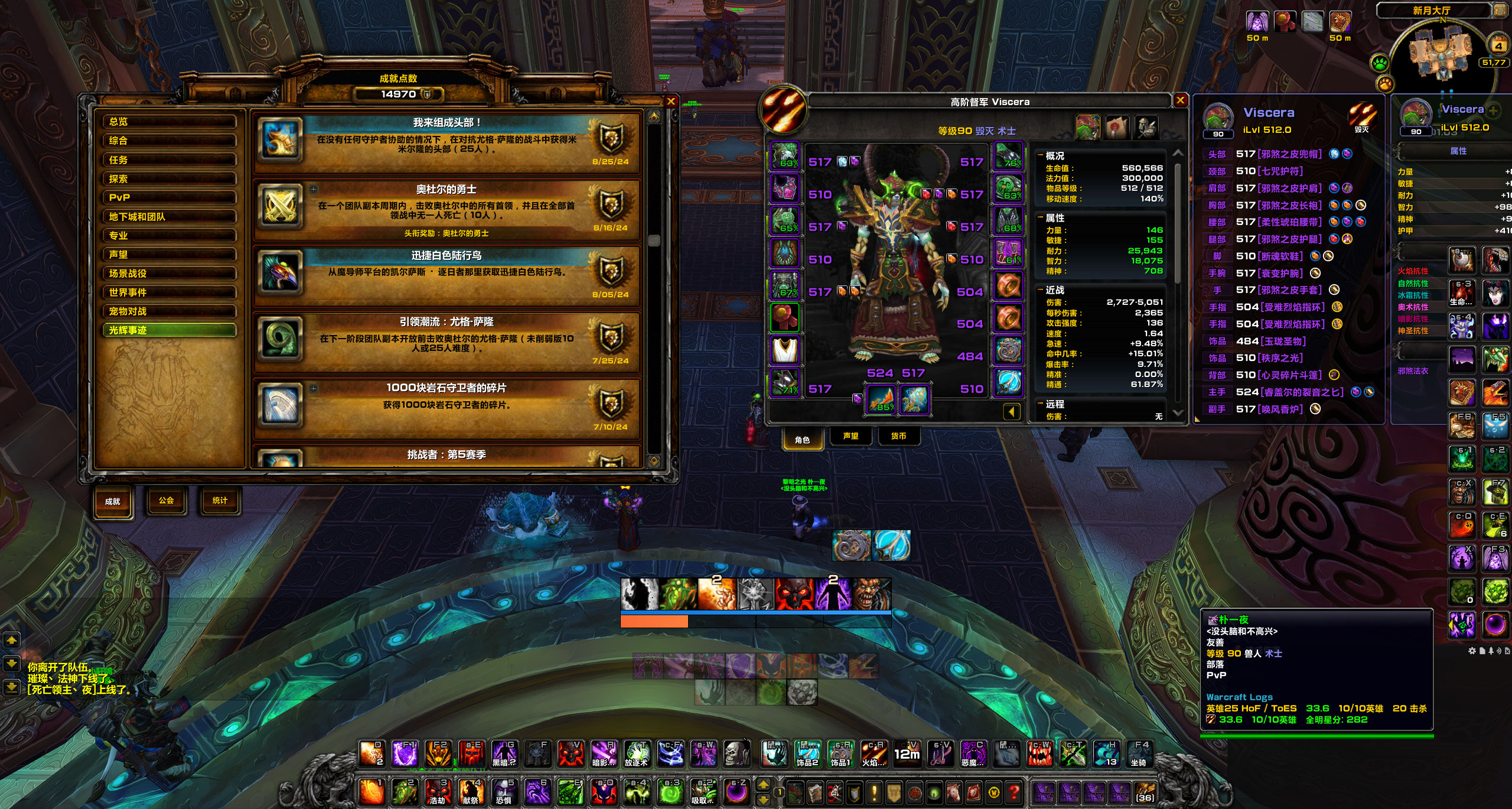
Task: Choose the 地下城和团队 category
Action: click(170, 217)
